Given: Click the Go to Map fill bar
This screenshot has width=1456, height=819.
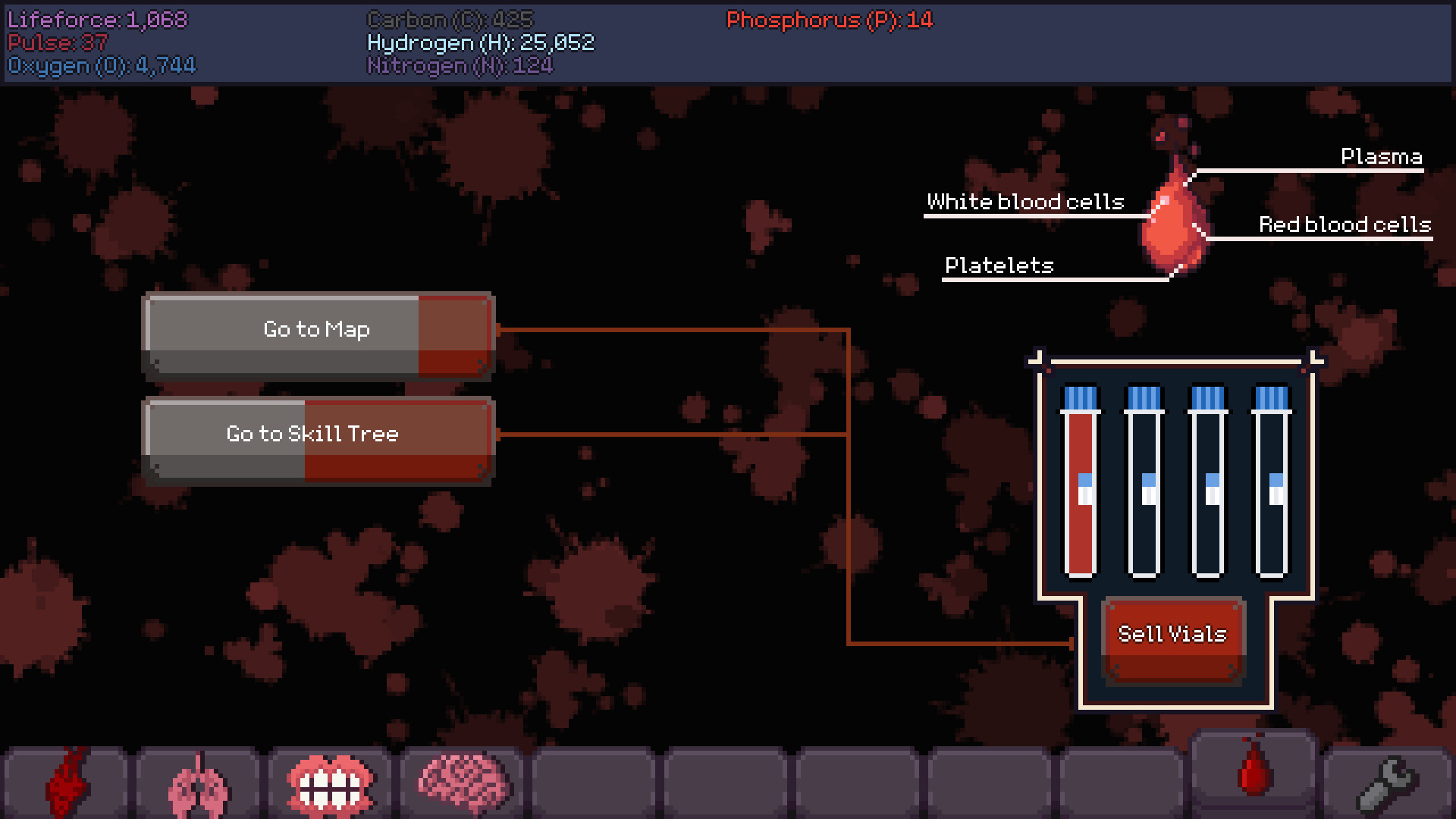Looking at the screenshot, I should coord(453,334).
